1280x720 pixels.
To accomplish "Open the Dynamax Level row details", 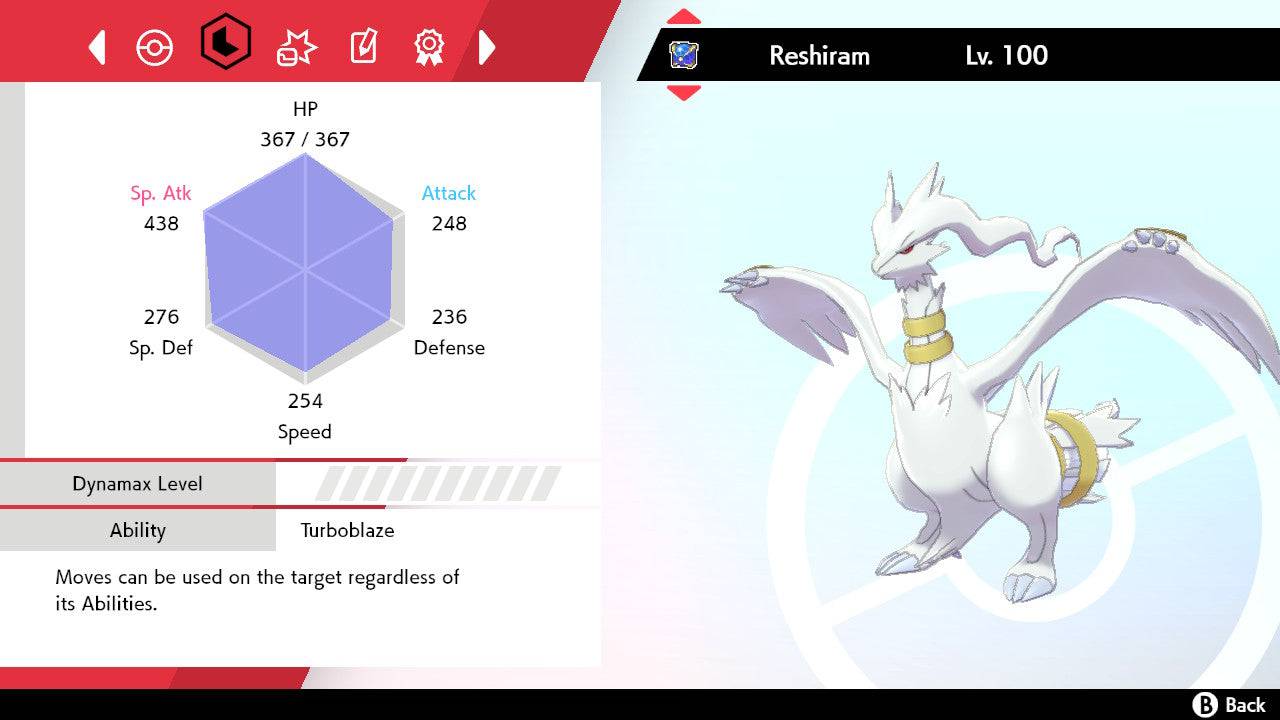I will [138, 483].
